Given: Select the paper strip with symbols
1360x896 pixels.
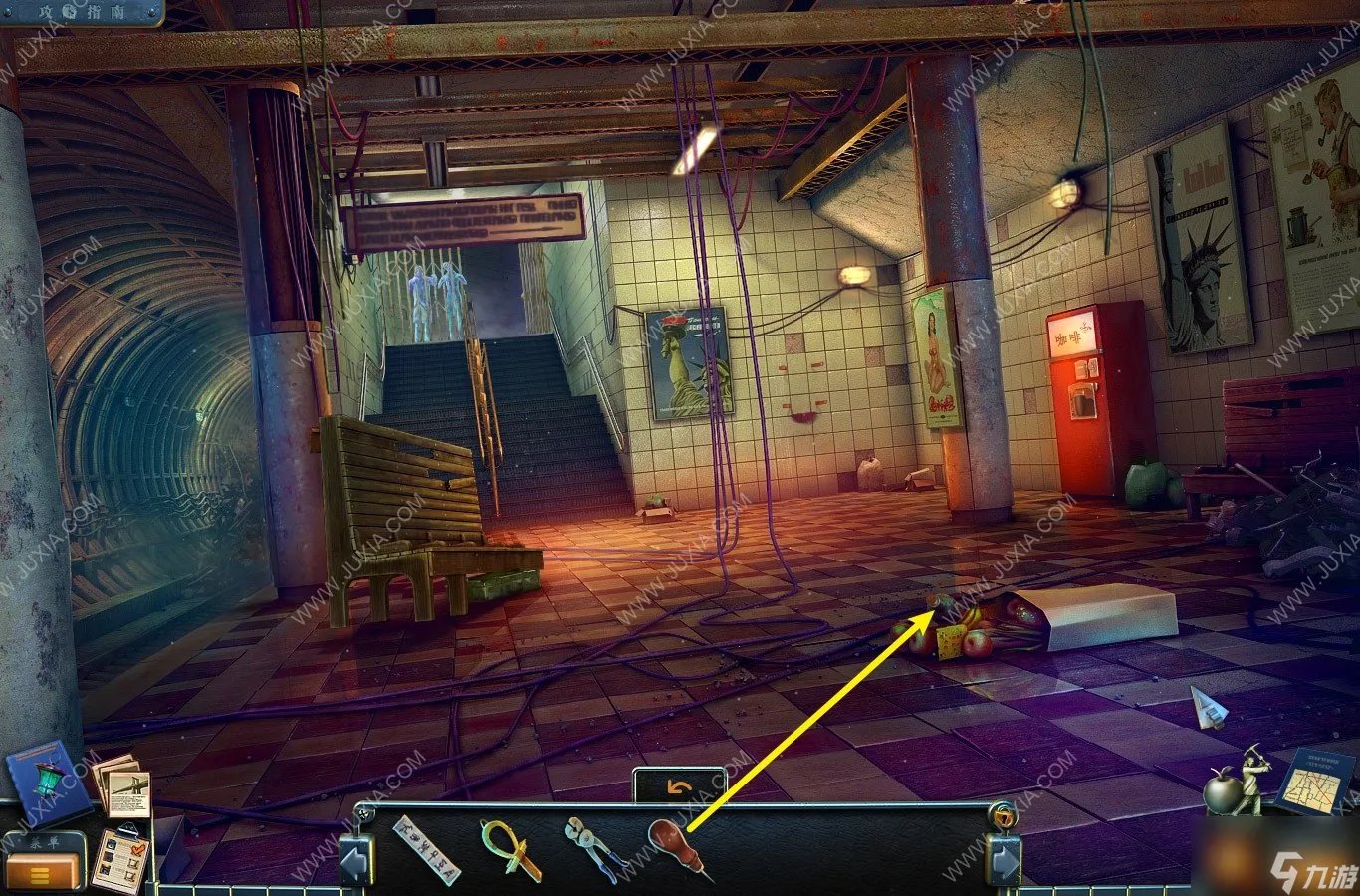Looking at the screenshot, I should (x=426, y=849).
